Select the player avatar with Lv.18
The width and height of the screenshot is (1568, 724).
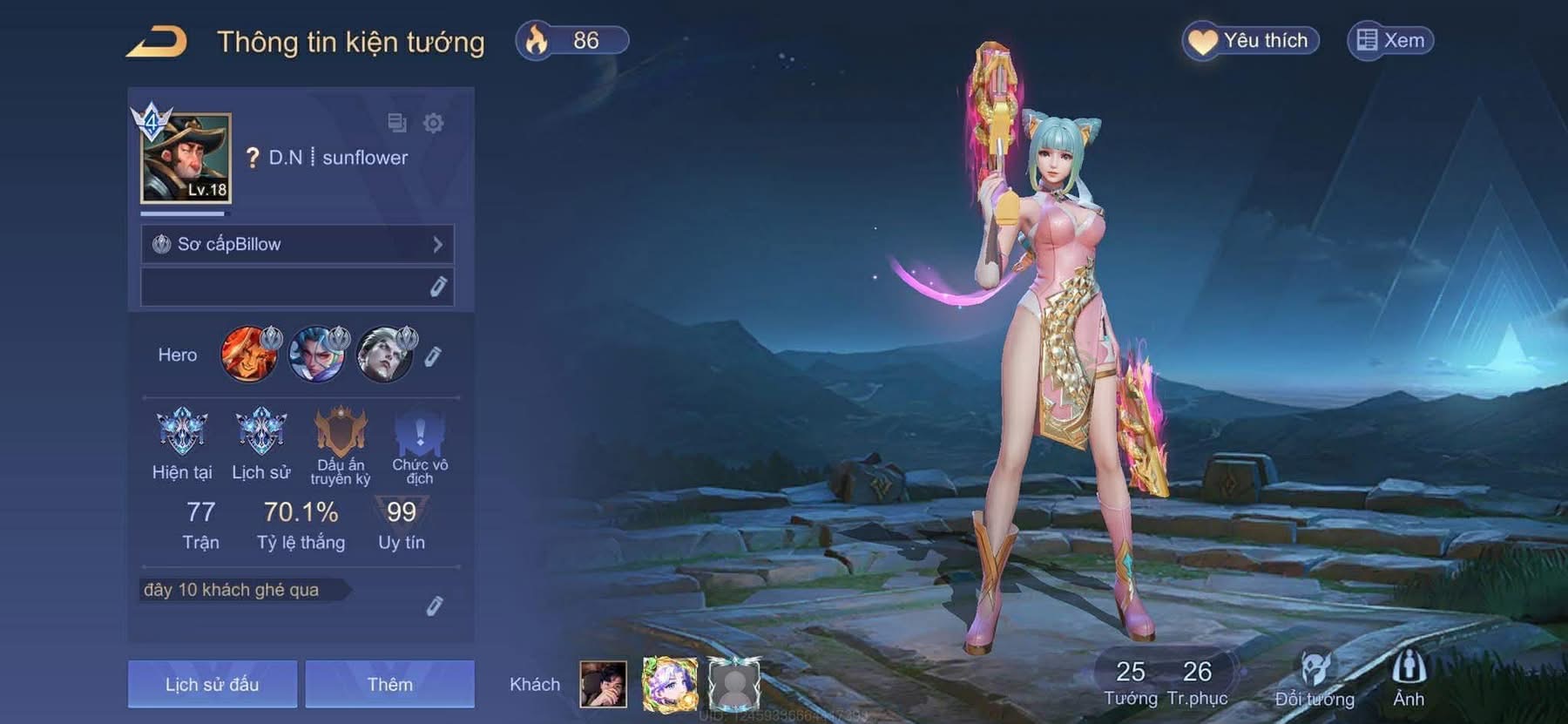point(186,158)
